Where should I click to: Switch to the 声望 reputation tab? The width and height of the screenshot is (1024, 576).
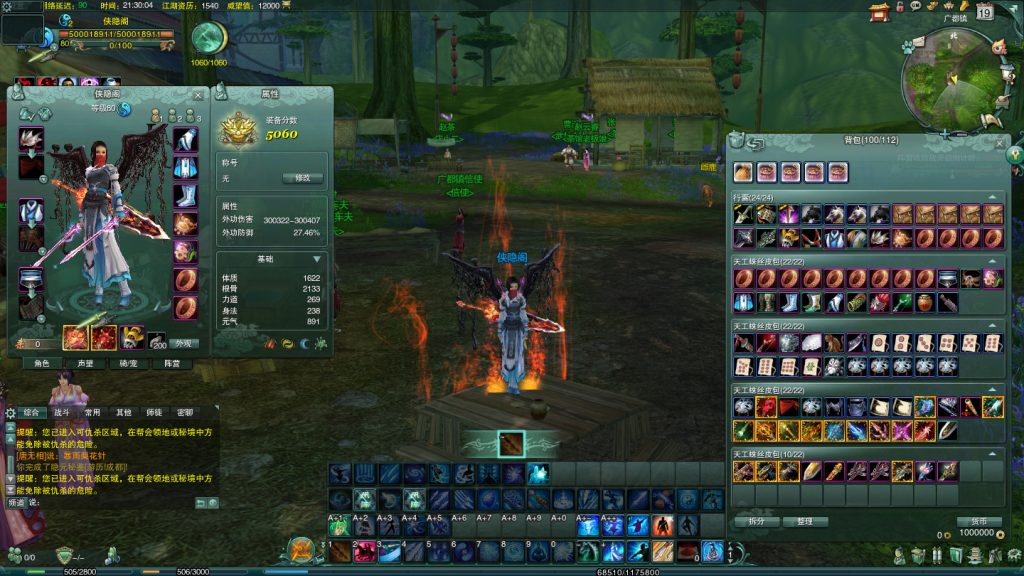(x=85, y=364)
